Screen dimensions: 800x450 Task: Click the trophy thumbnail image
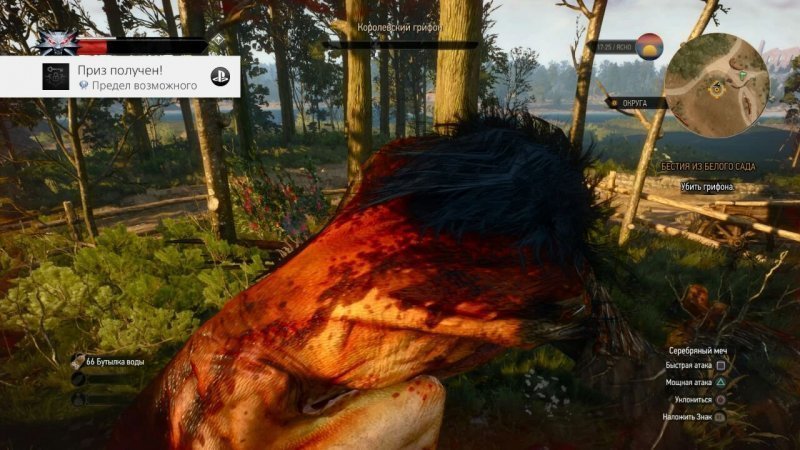click(x=56, y=77)
